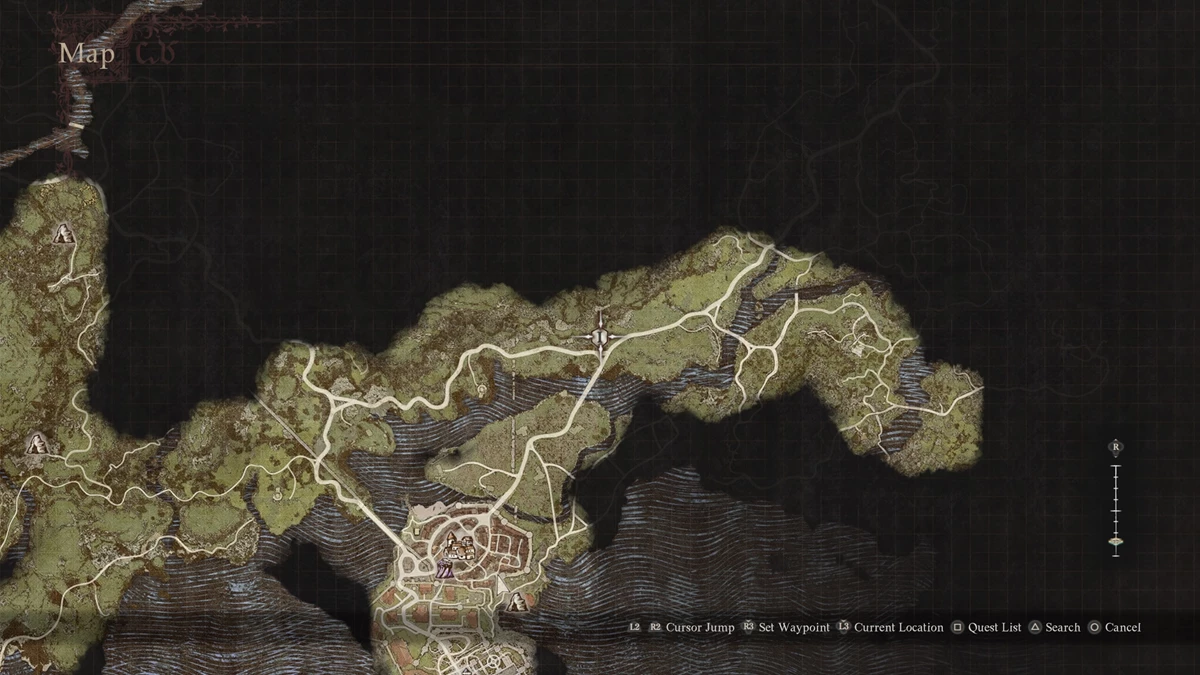Select the campsite marker beside the town

click(516, 601)
